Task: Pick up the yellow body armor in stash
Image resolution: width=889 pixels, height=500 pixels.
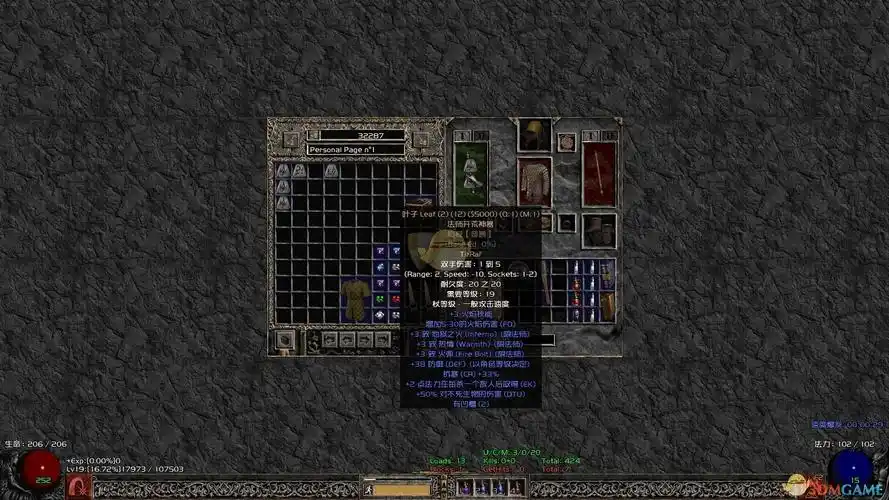Action: [354, 298]
